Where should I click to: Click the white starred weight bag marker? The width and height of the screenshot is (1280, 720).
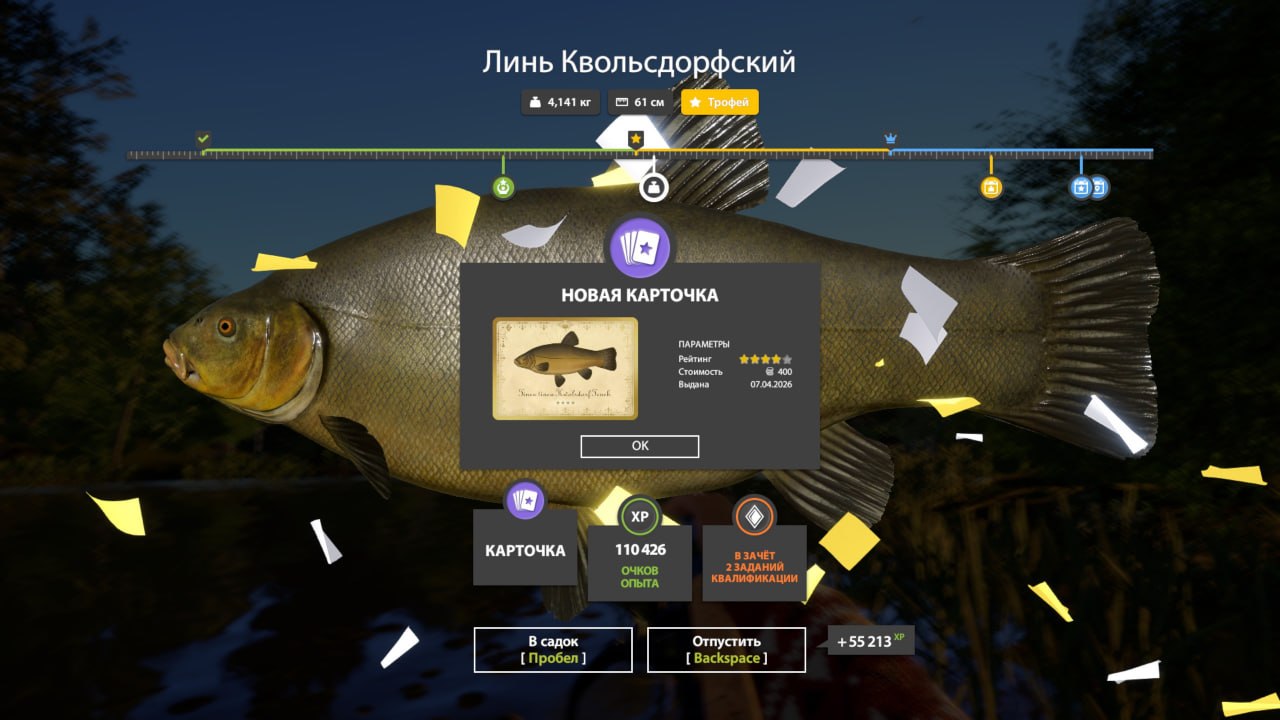pos(655,186)
